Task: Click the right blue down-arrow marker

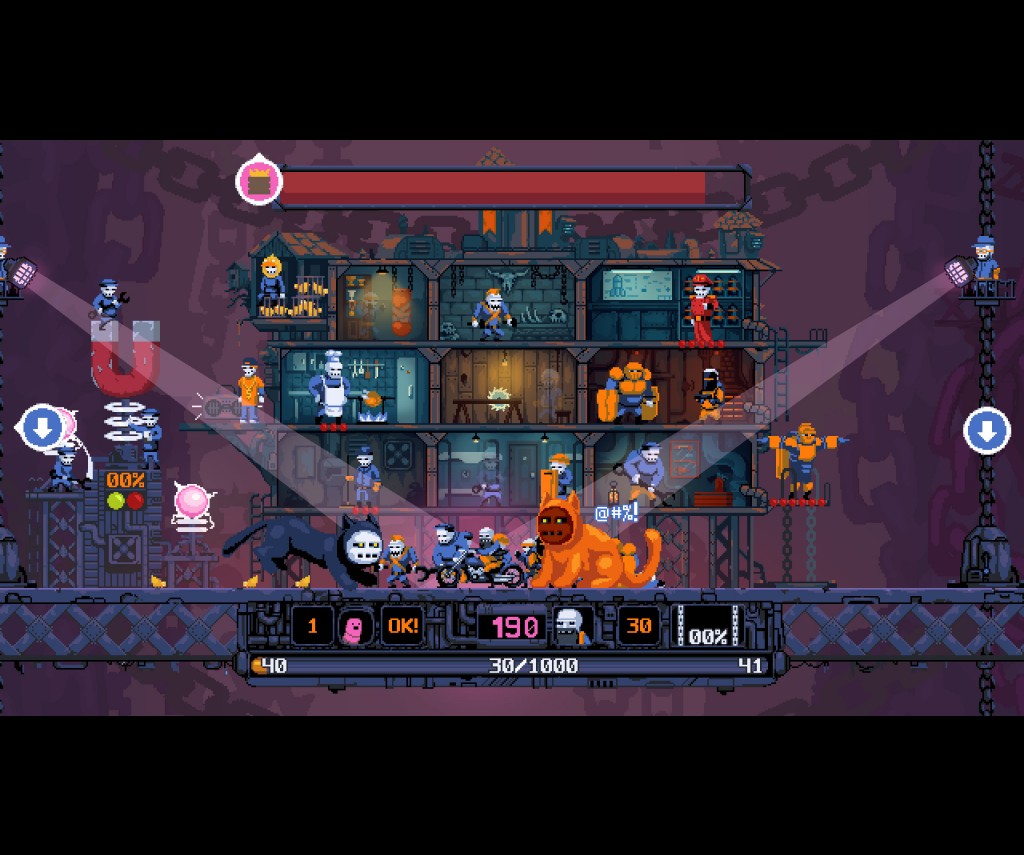Action: click(986, 432)
